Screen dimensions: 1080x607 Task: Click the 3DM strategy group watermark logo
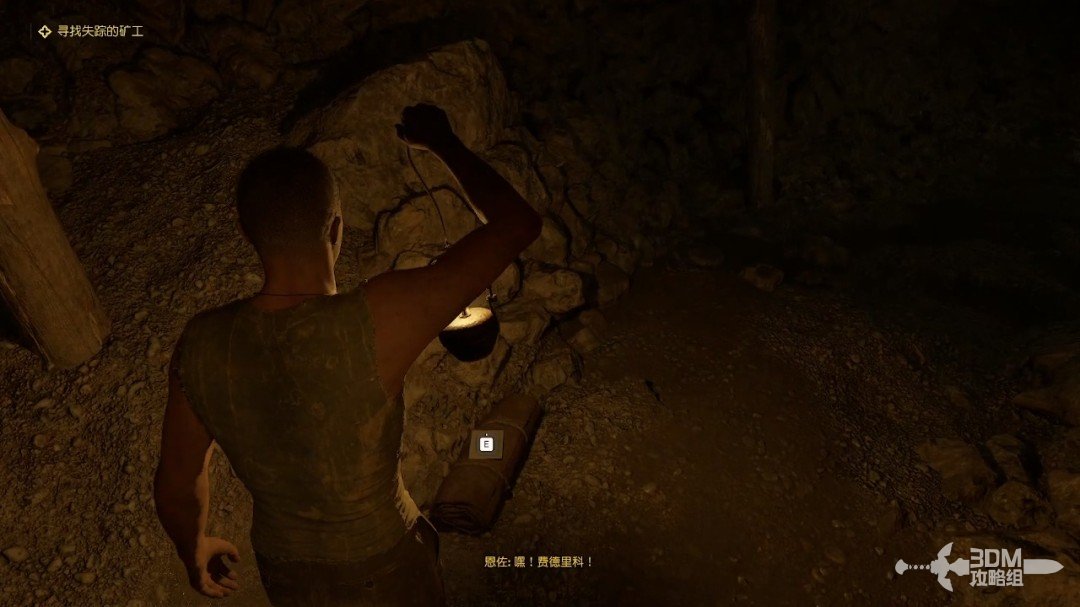[x=980, y=566]
